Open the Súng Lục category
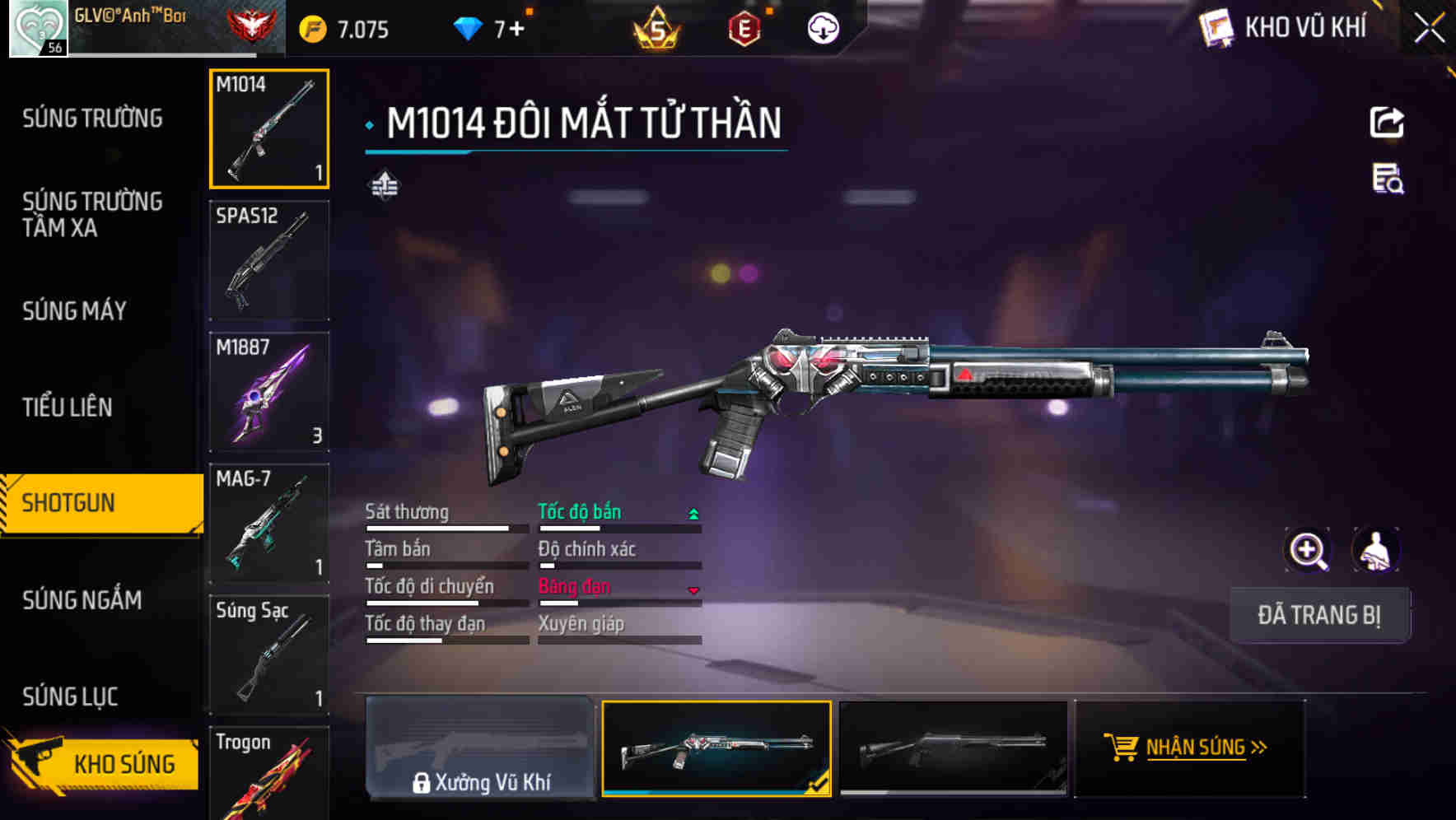Image resolution: width=1456 pixels, height=820 pixels. pos(71,697)
